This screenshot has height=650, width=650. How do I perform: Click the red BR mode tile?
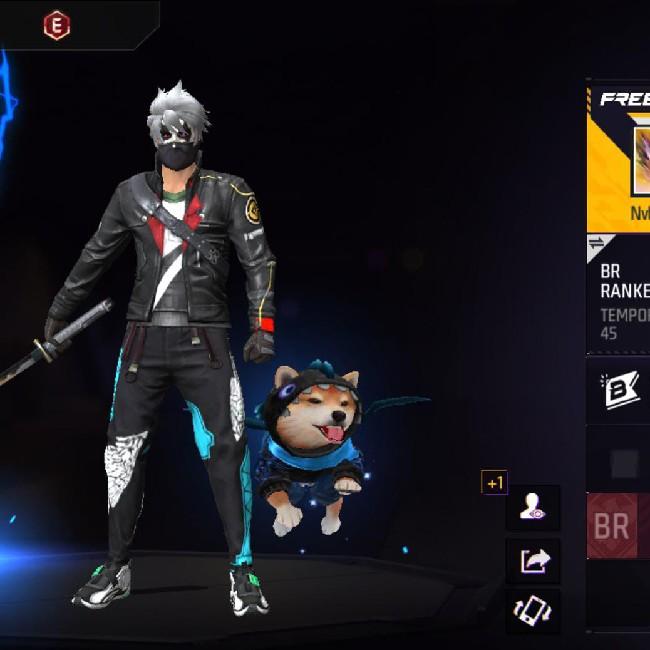[616, 526]
